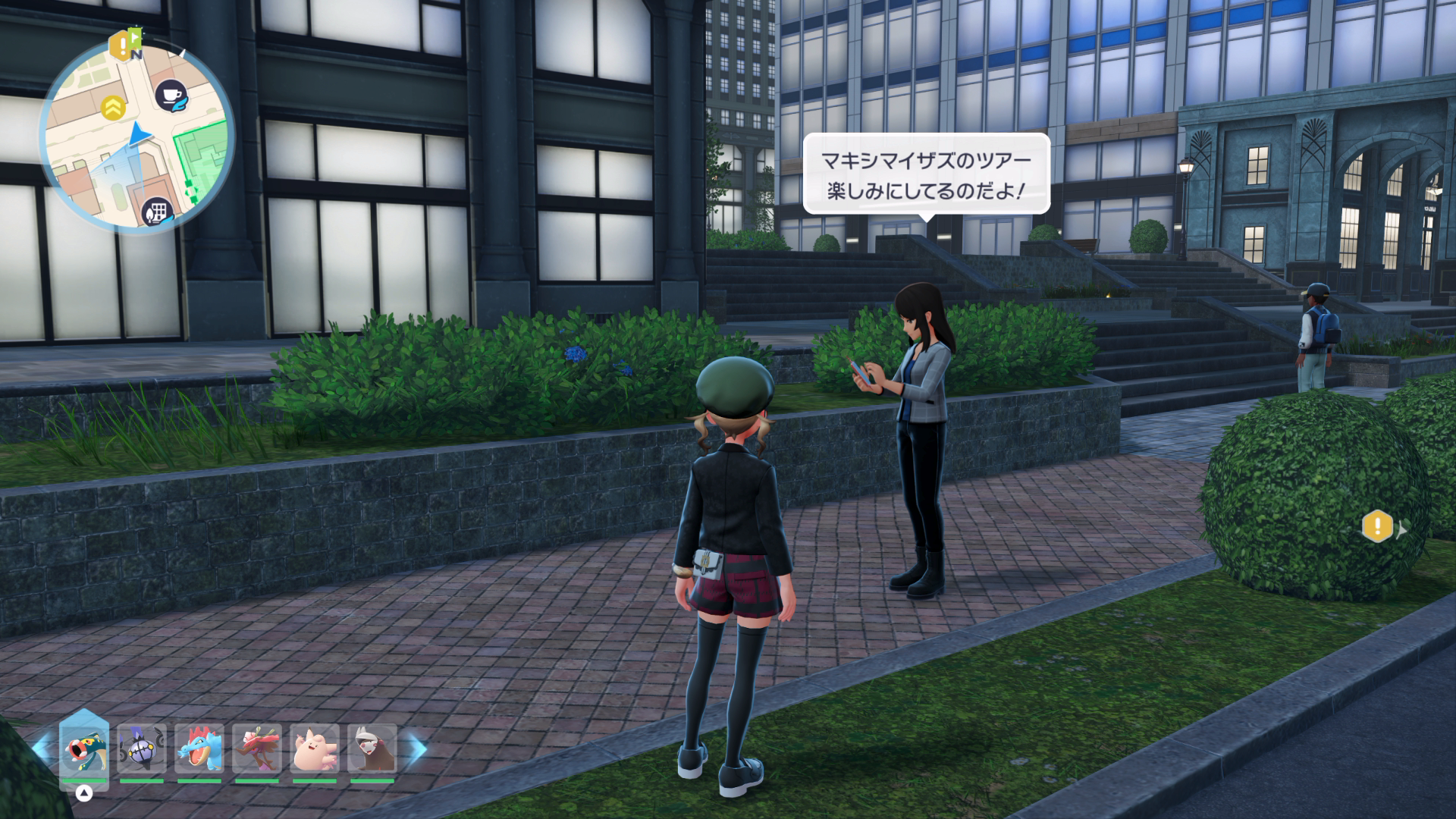Select the café cup marker on the minimap
Image resolution: width=1456 pixels, height=819 pixels.
[x=171, y=95]
